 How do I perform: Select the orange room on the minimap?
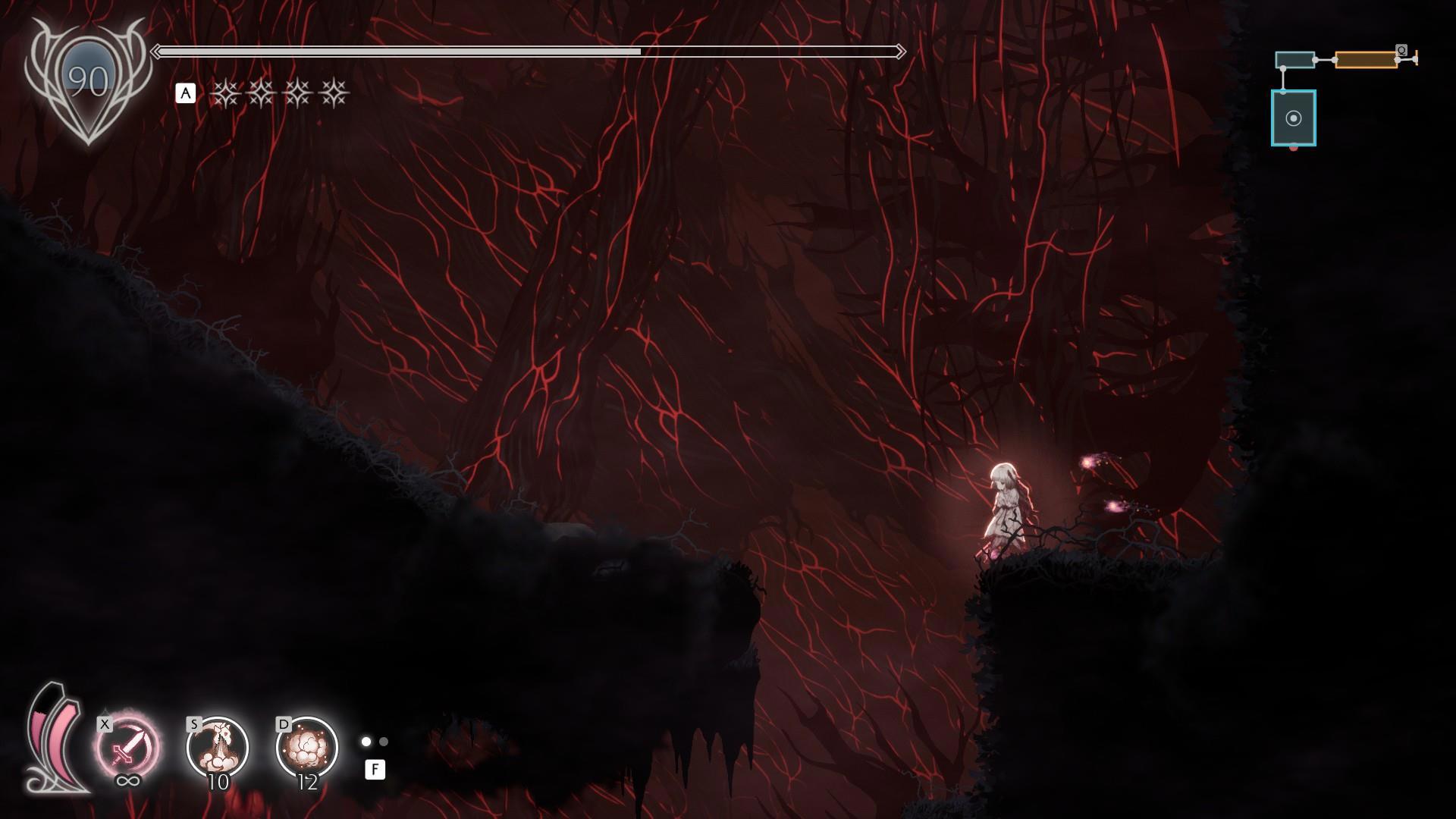1366,60
